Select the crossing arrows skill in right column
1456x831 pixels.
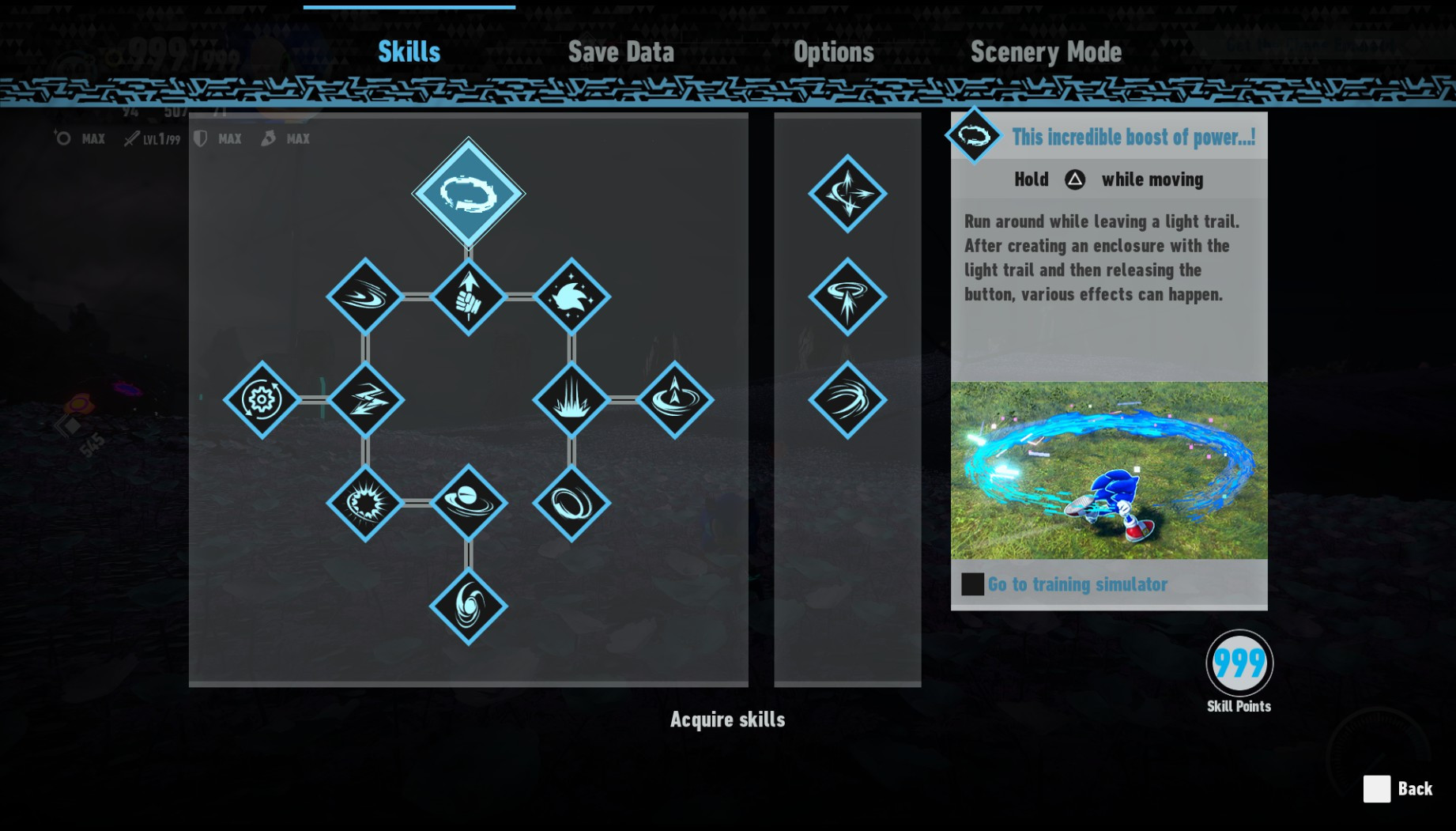(848, 192)
